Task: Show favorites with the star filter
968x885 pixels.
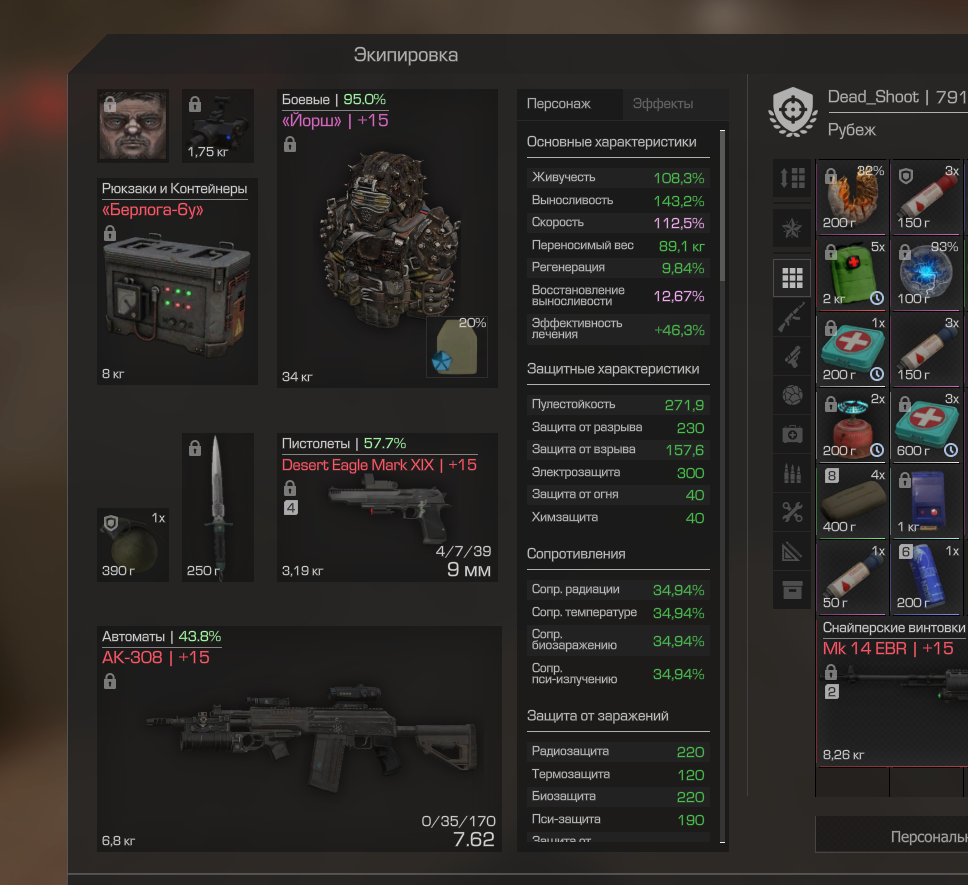Action: point(792,229)
